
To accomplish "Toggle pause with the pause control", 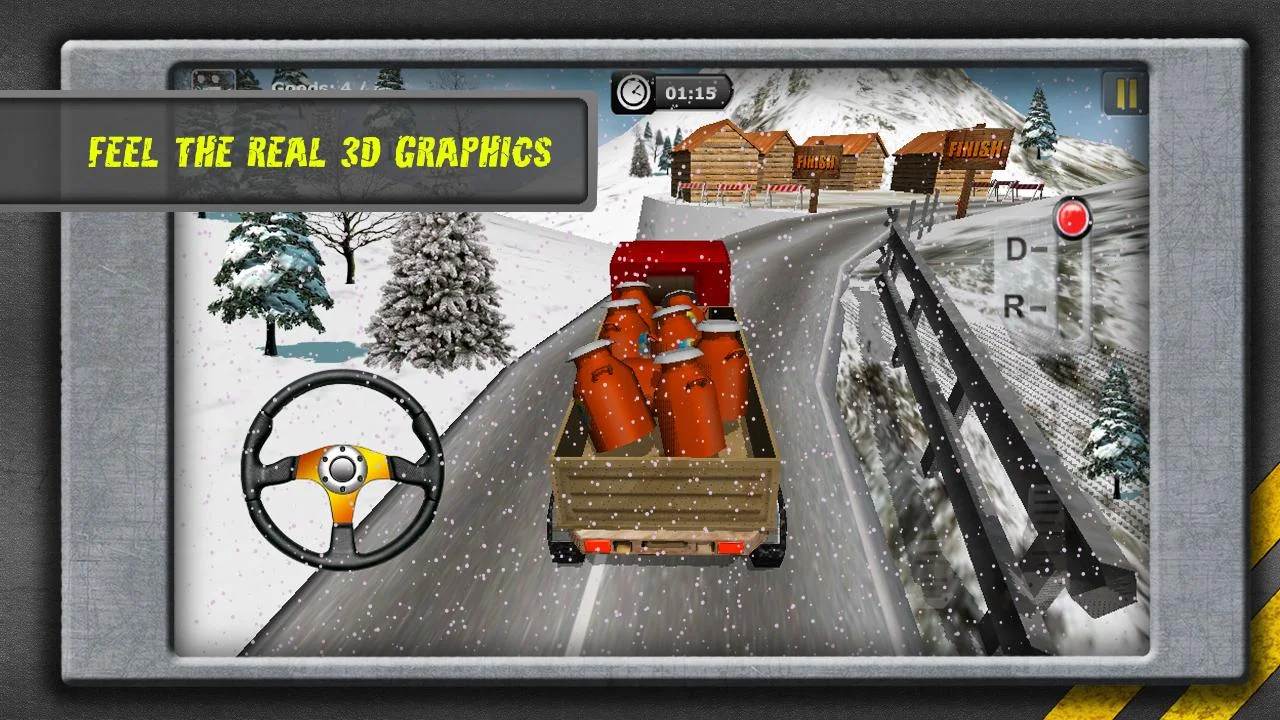I will 1124,91.
